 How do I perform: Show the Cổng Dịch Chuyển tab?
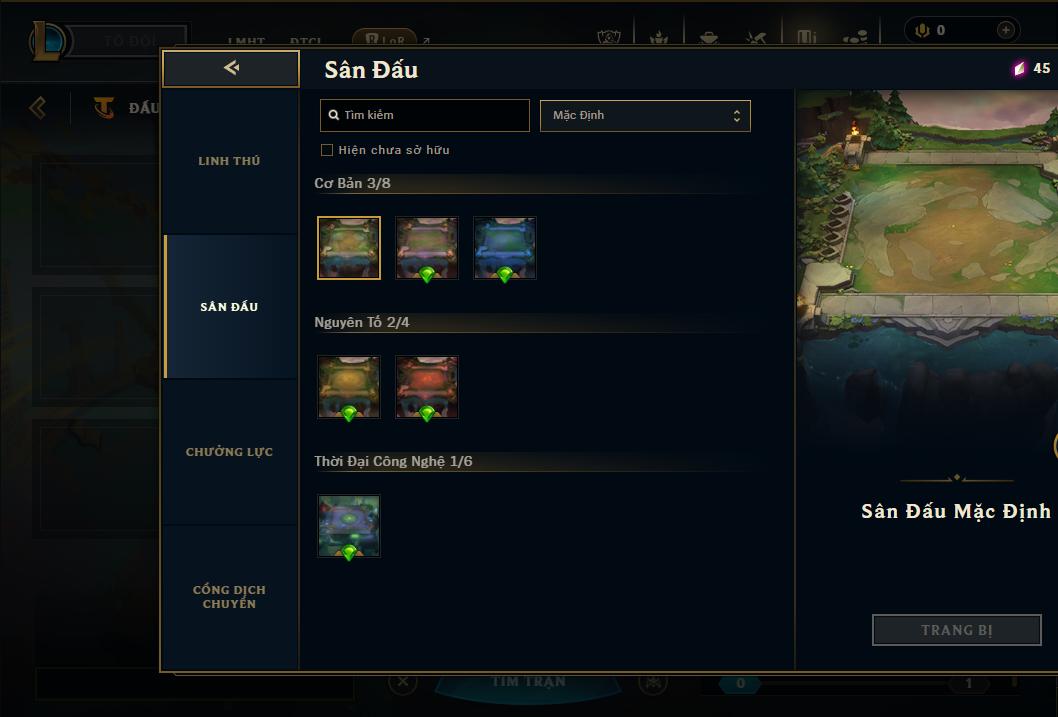(229, 597)
